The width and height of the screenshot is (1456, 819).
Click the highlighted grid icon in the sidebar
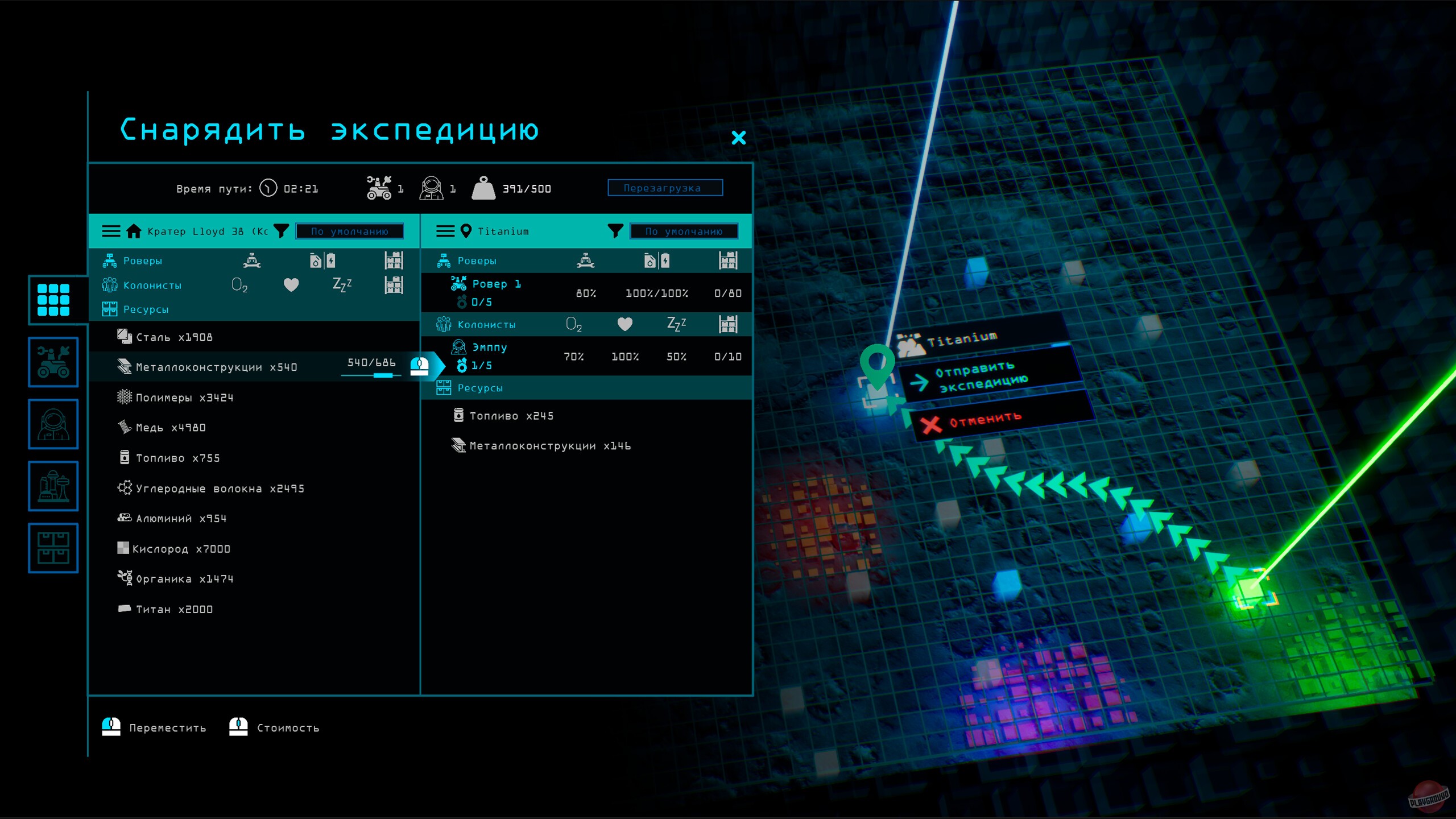pos(54,300)
